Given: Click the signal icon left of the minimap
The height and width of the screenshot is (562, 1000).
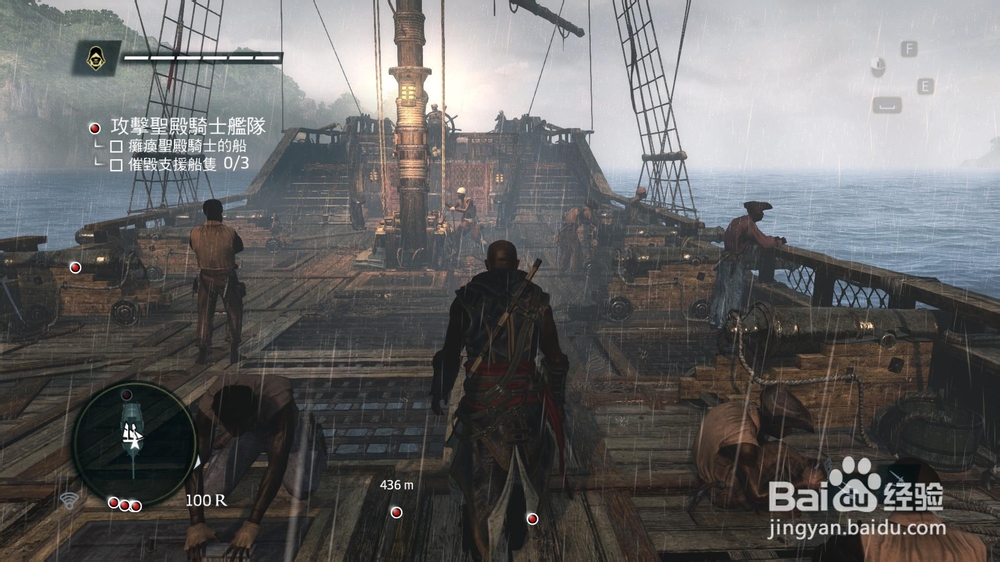Looking at the screenshot, I should pos(70,499).
